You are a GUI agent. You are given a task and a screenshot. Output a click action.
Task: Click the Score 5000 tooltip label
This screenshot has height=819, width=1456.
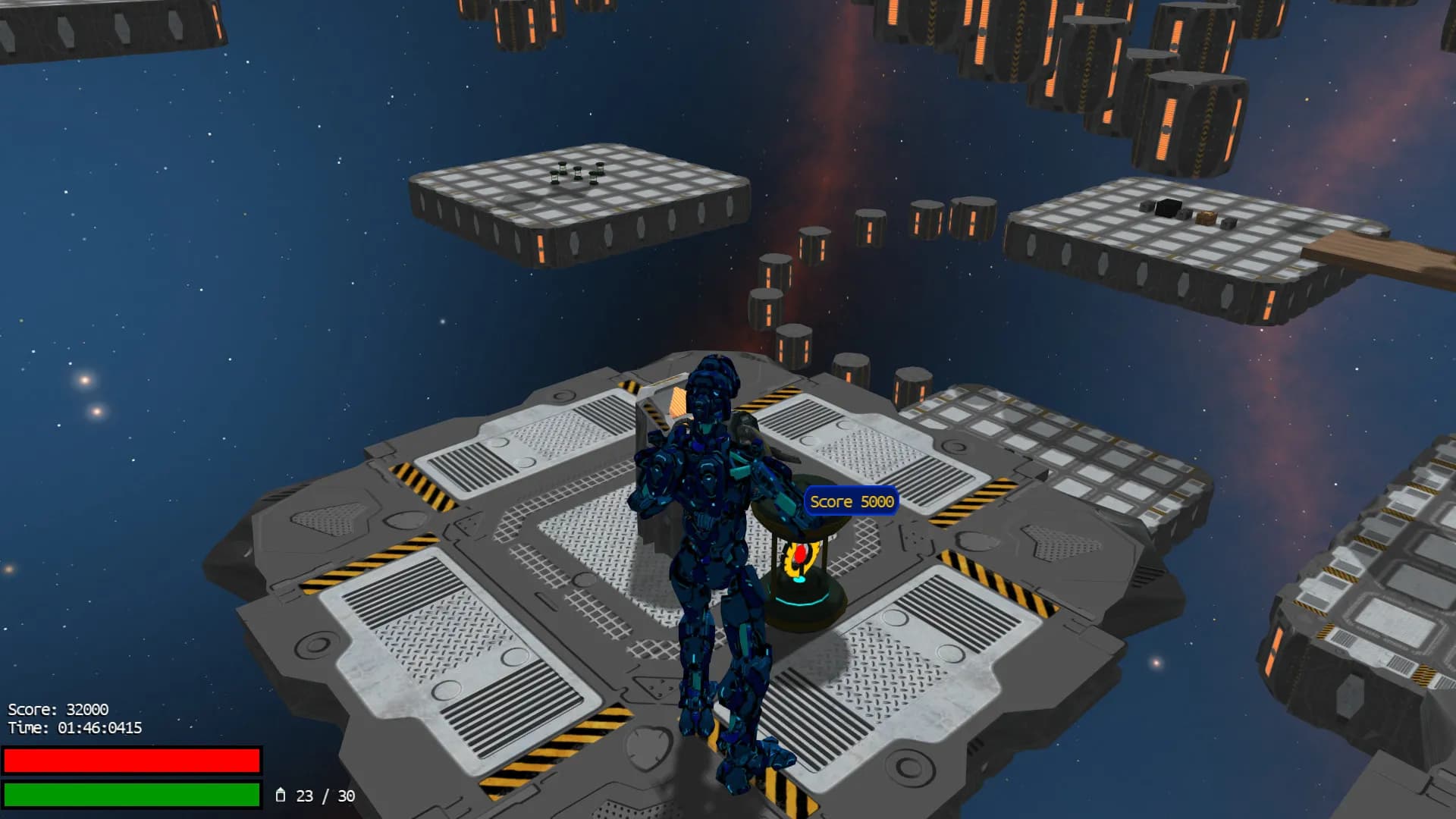(x=851, y=501)
